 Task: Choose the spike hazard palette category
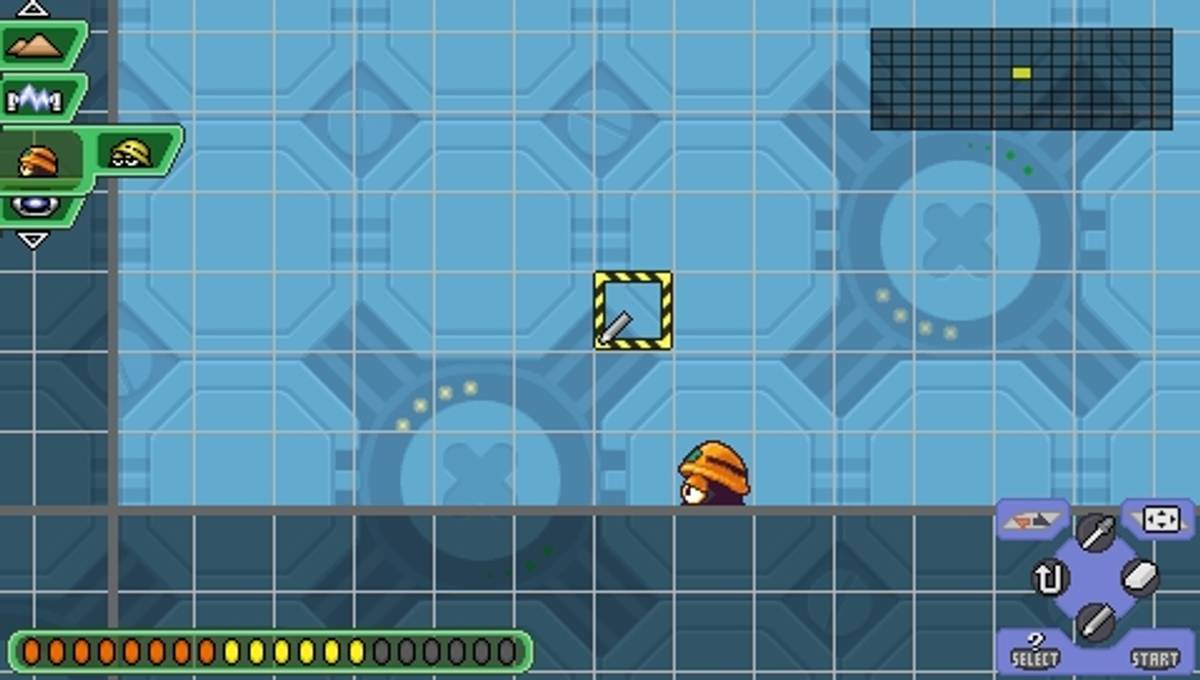(36, 98)
